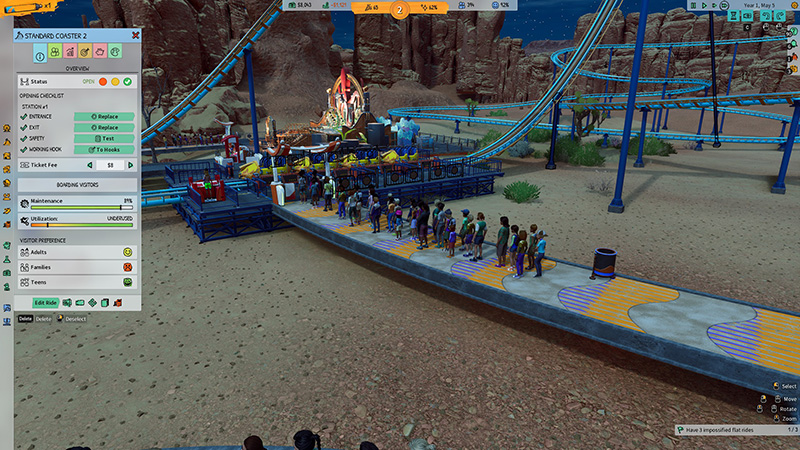
Task: Open the pink hand tab in ride panel
Action: 101,52
